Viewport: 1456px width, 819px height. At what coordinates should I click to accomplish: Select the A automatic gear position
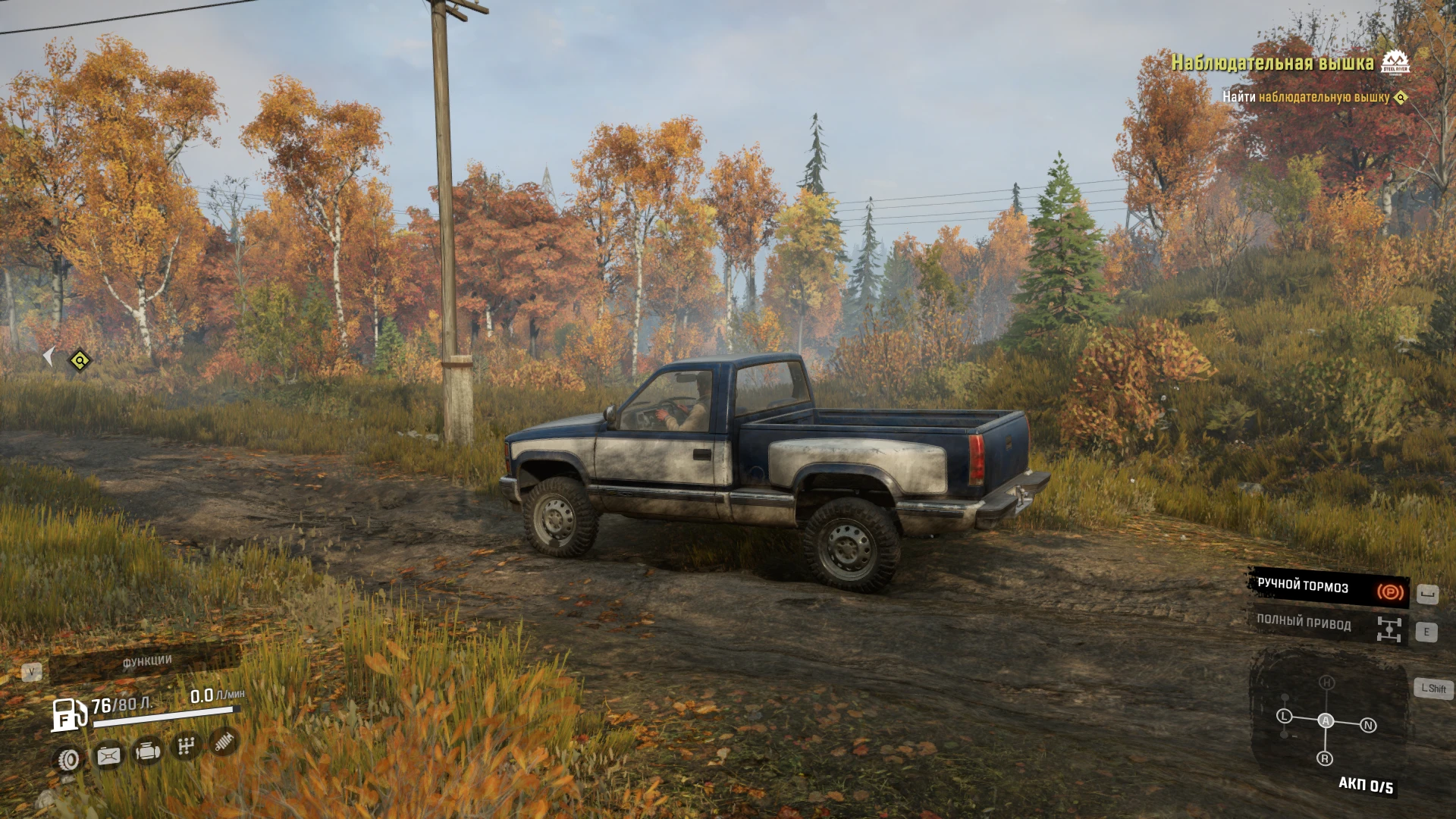click(1326, 720)
